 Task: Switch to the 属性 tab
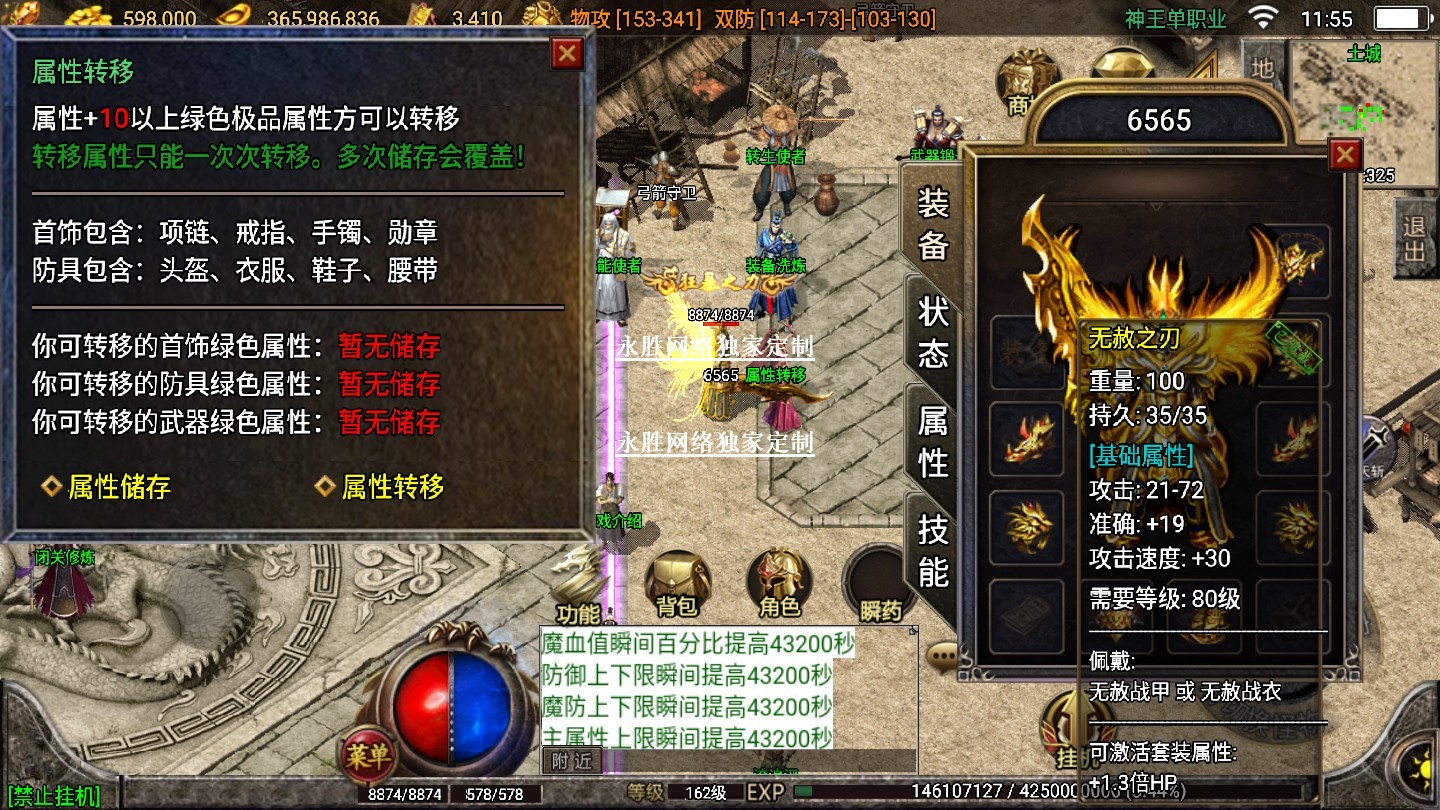pyautogui.click(x=932, y=441)
